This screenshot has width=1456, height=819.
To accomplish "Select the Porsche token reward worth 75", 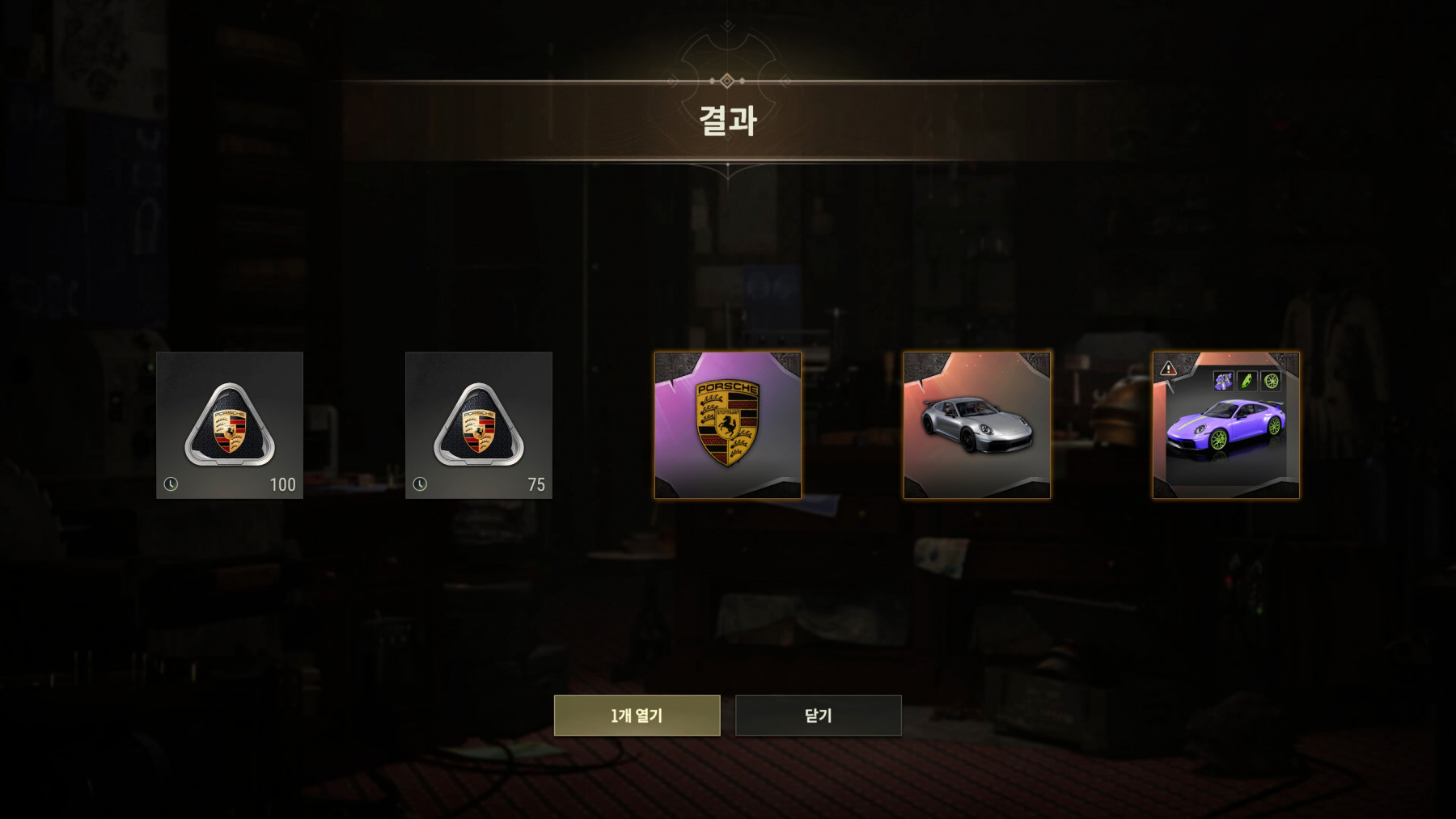I will point(479,425).
